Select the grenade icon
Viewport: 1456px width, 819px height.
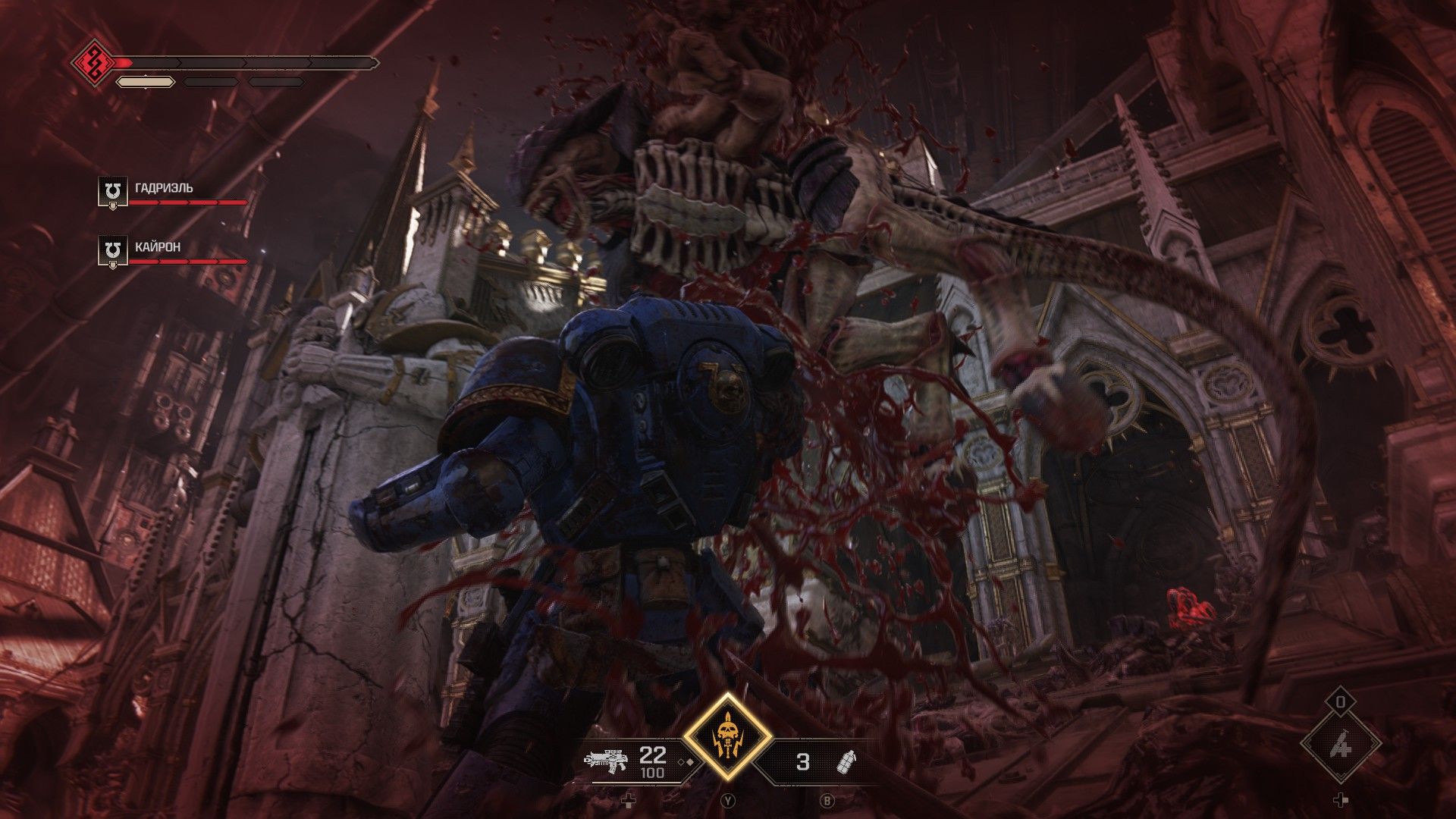845,761
